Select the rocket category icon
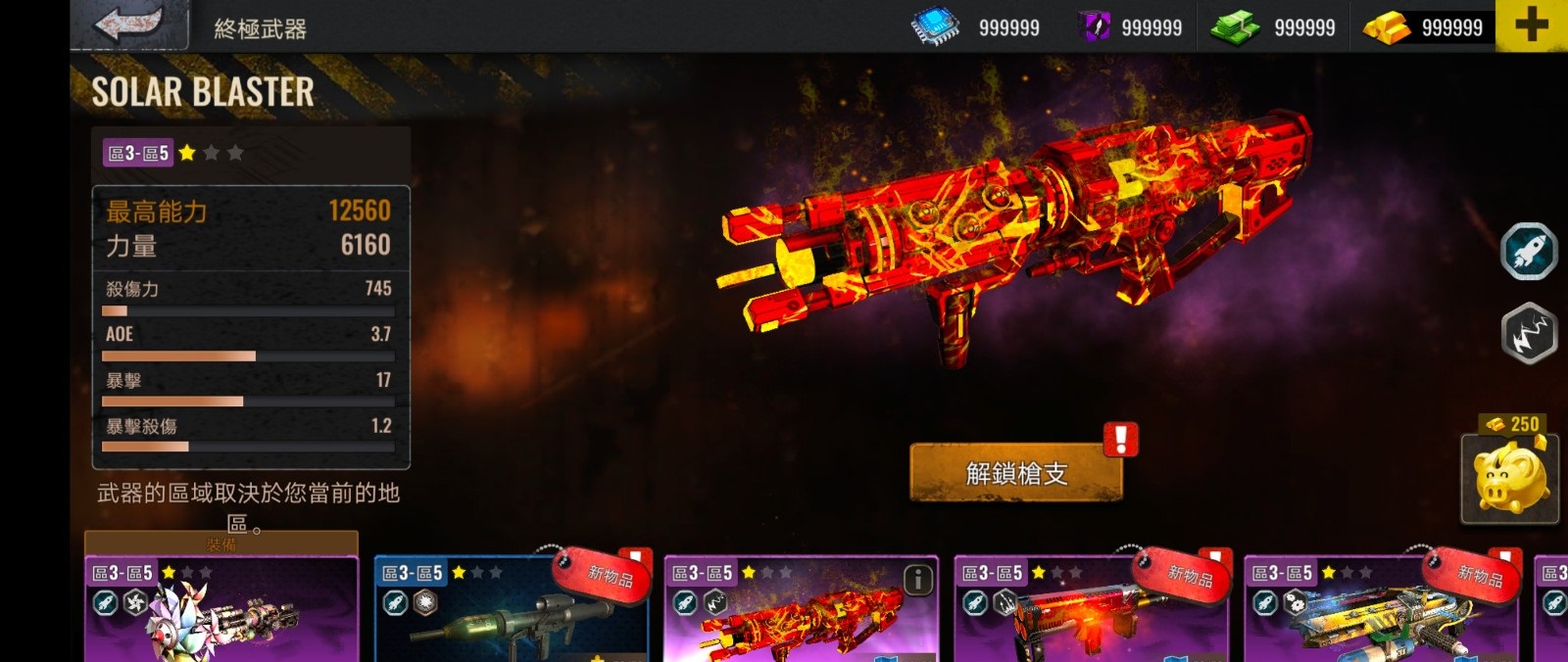Screen dimensions: 1568x662 pos(1529,252)
